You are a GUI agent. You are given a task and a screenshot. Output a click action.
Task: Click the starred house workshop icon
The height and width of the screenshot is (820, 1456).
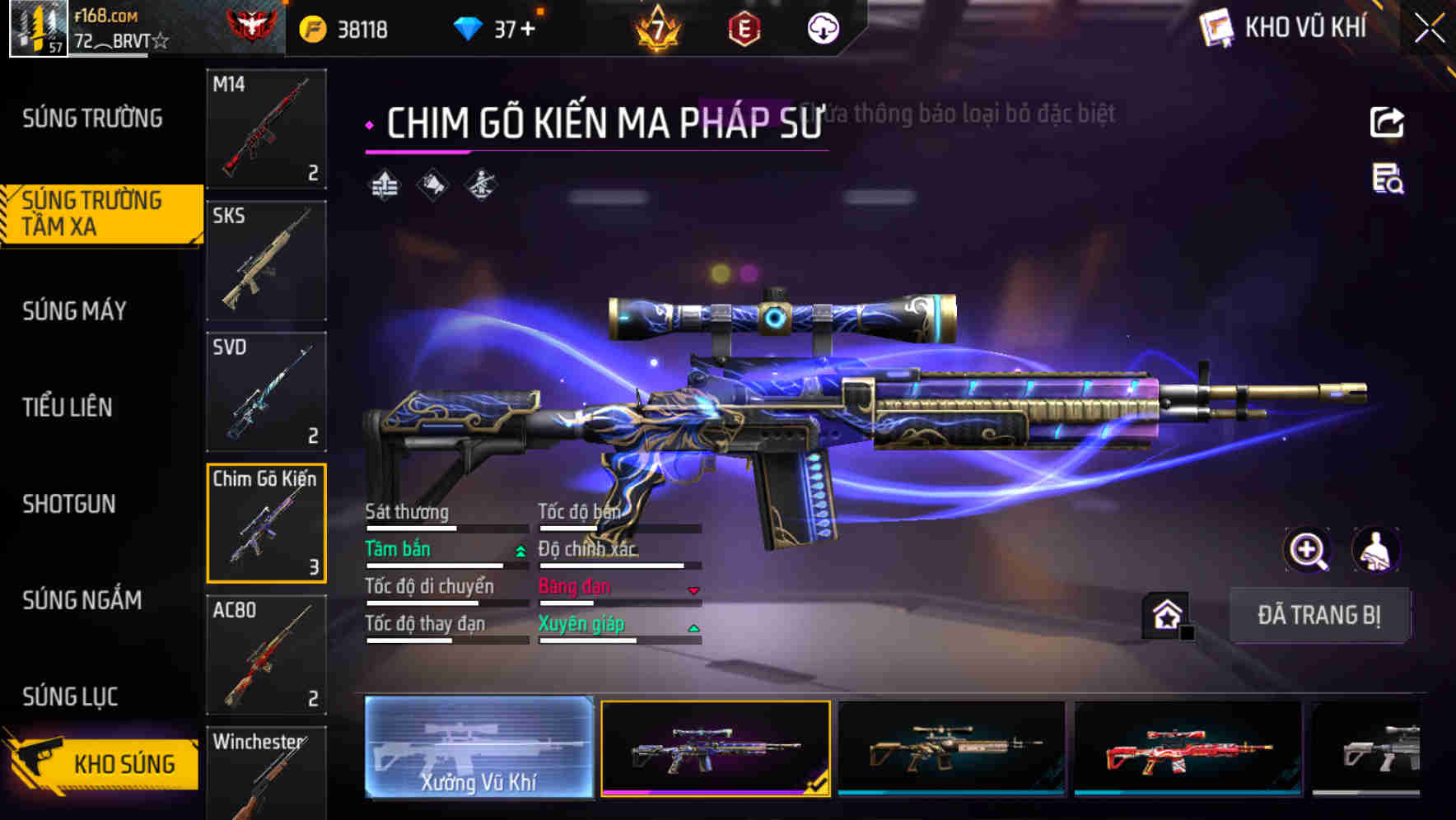click(1167, 615)
